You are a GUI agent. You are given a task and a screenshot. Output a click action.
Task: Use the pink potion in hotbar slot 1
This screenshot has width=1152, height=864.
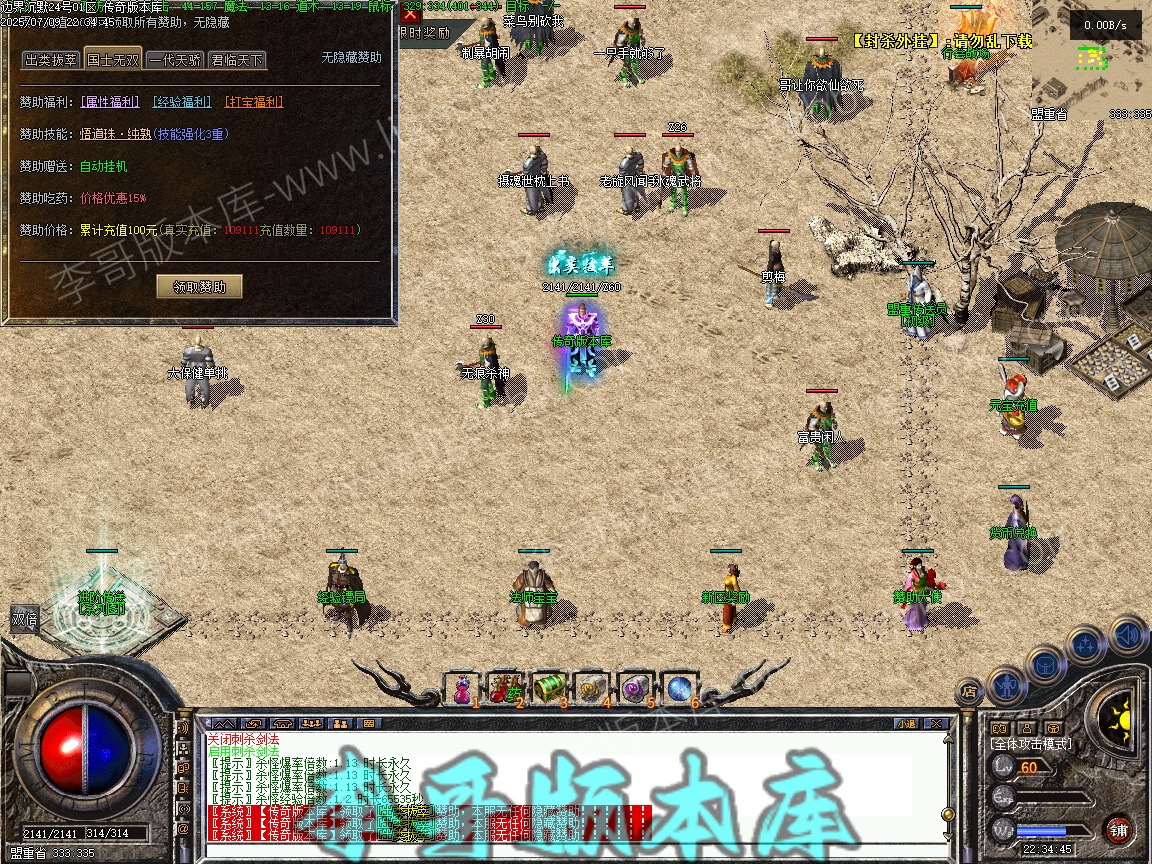coord(463,688)
